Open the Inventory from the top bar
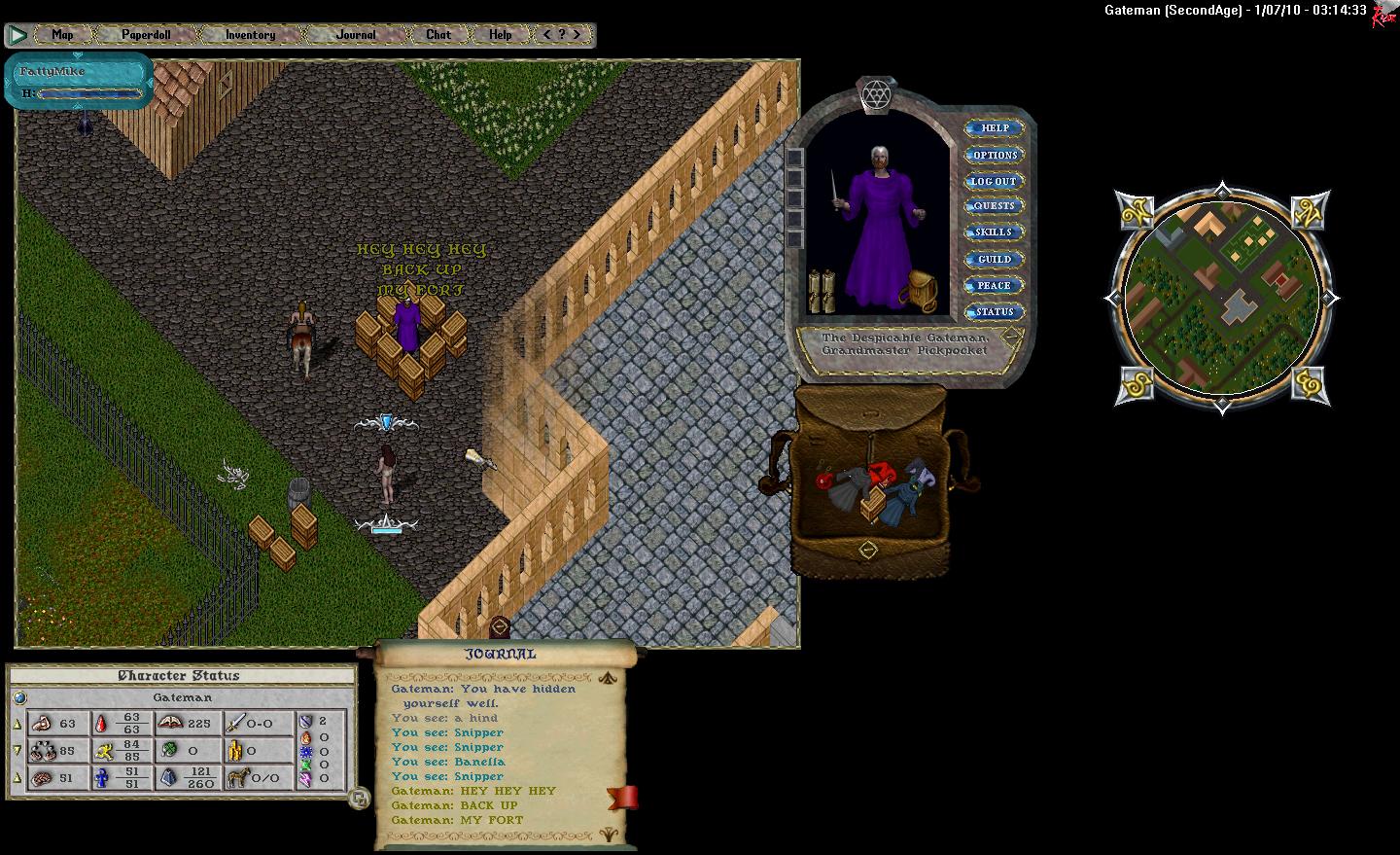The width and height of the screenshot is (1400, 855). click(250, 35)
